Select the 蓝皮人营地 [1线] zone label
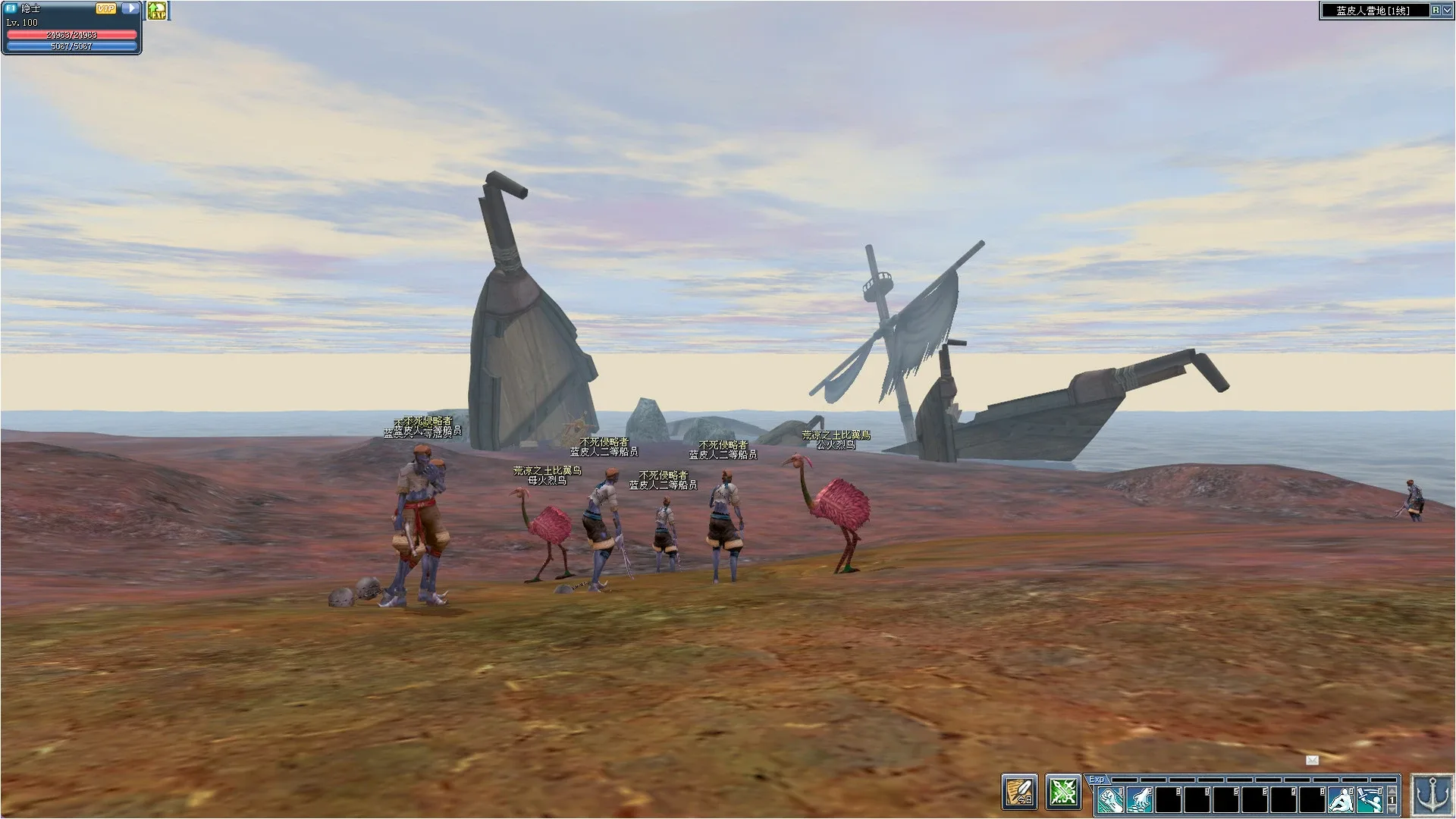 click(1373, 11)
